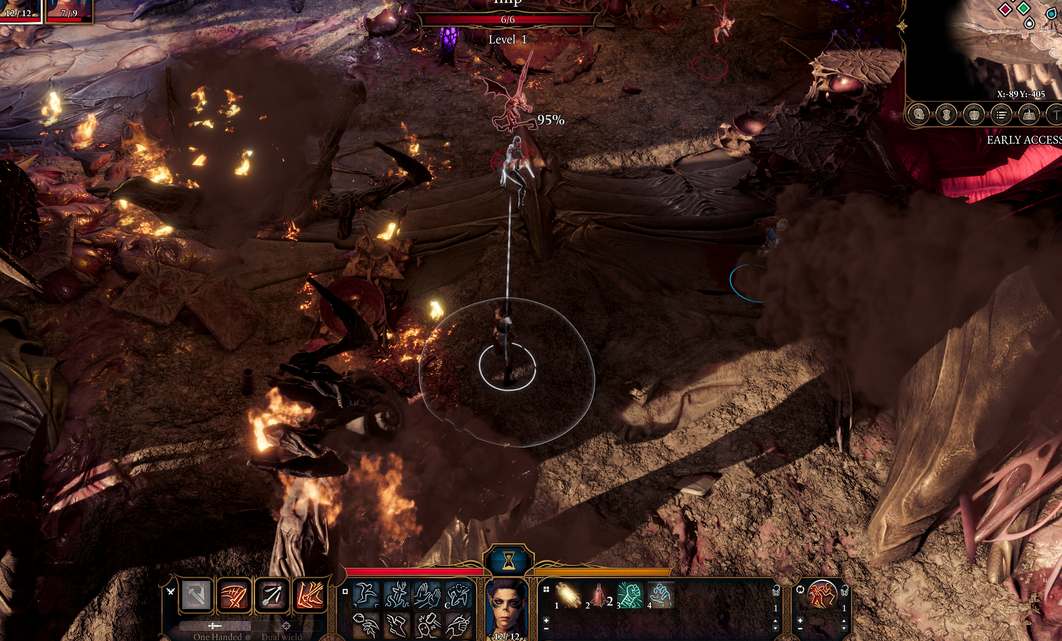Select the party portrait showing 7/9 health
This screenshot has height=641, width=1062.
click(x=69, y=10)
